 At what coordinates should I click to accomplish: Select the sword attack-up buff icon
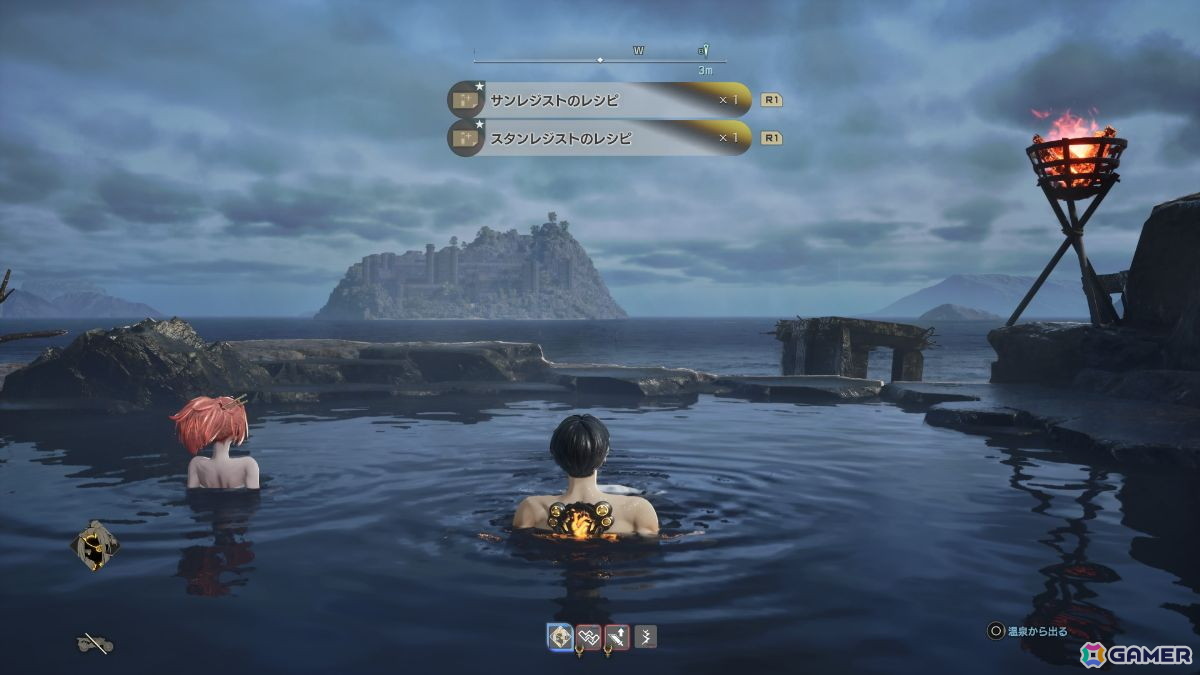point(617,636)
